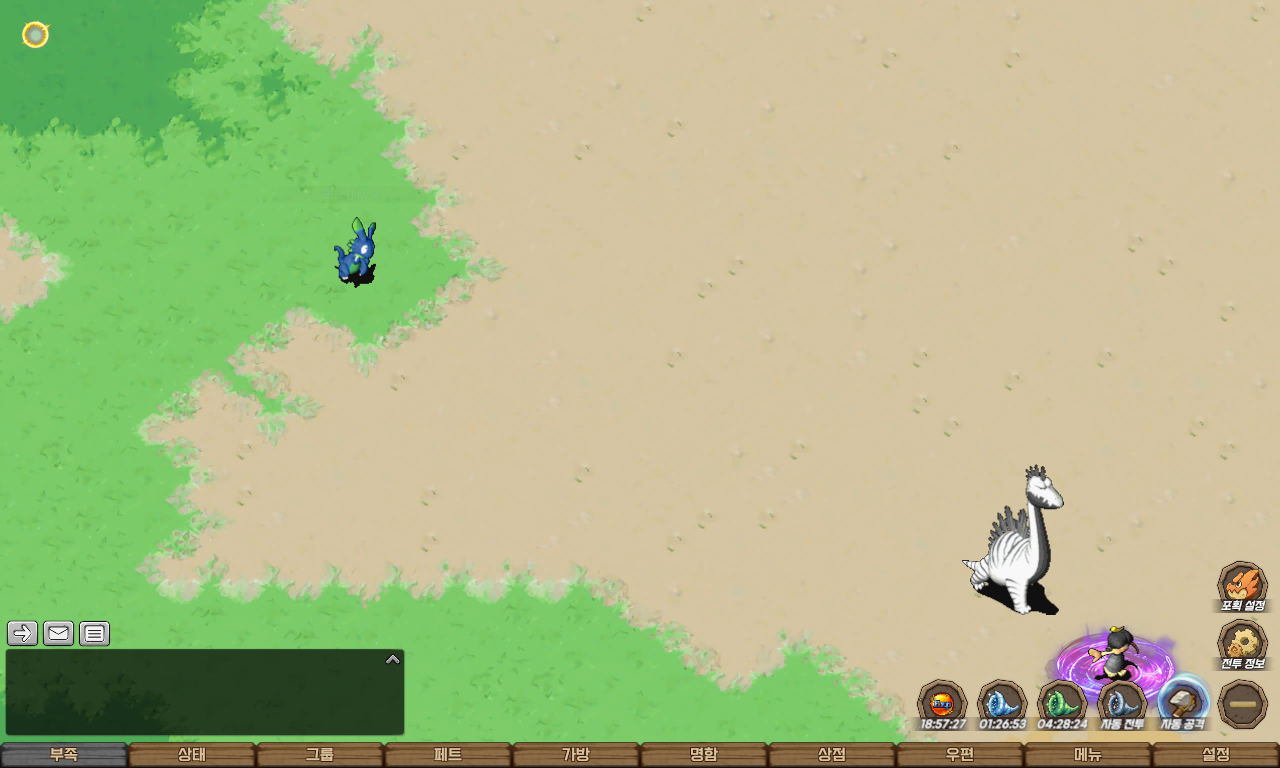
Task: Open the 부족 (Tribe) tab
Action: pos(64,755)
